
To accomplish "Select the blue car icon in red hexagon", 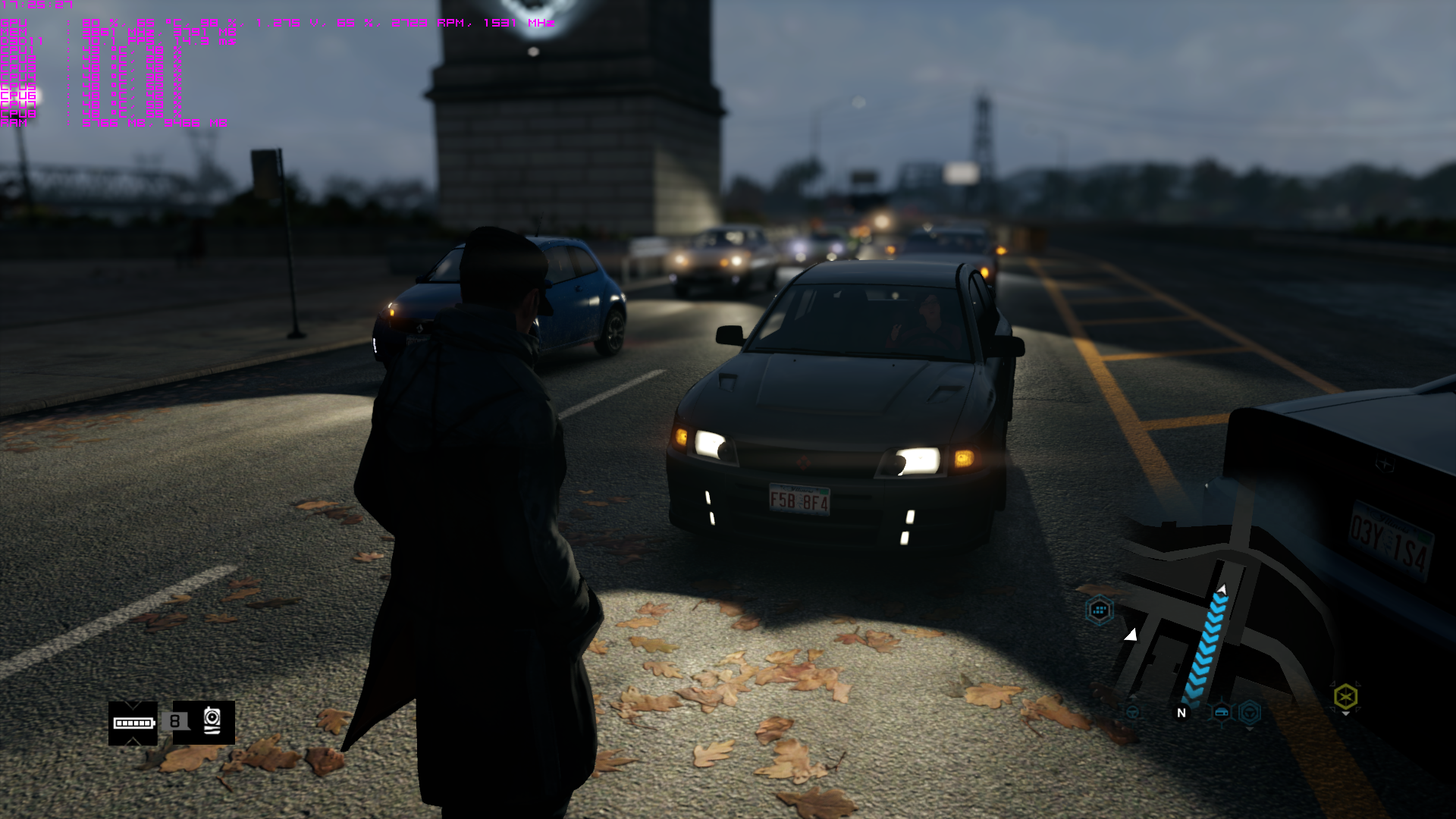I will [x=1221, y=712].
